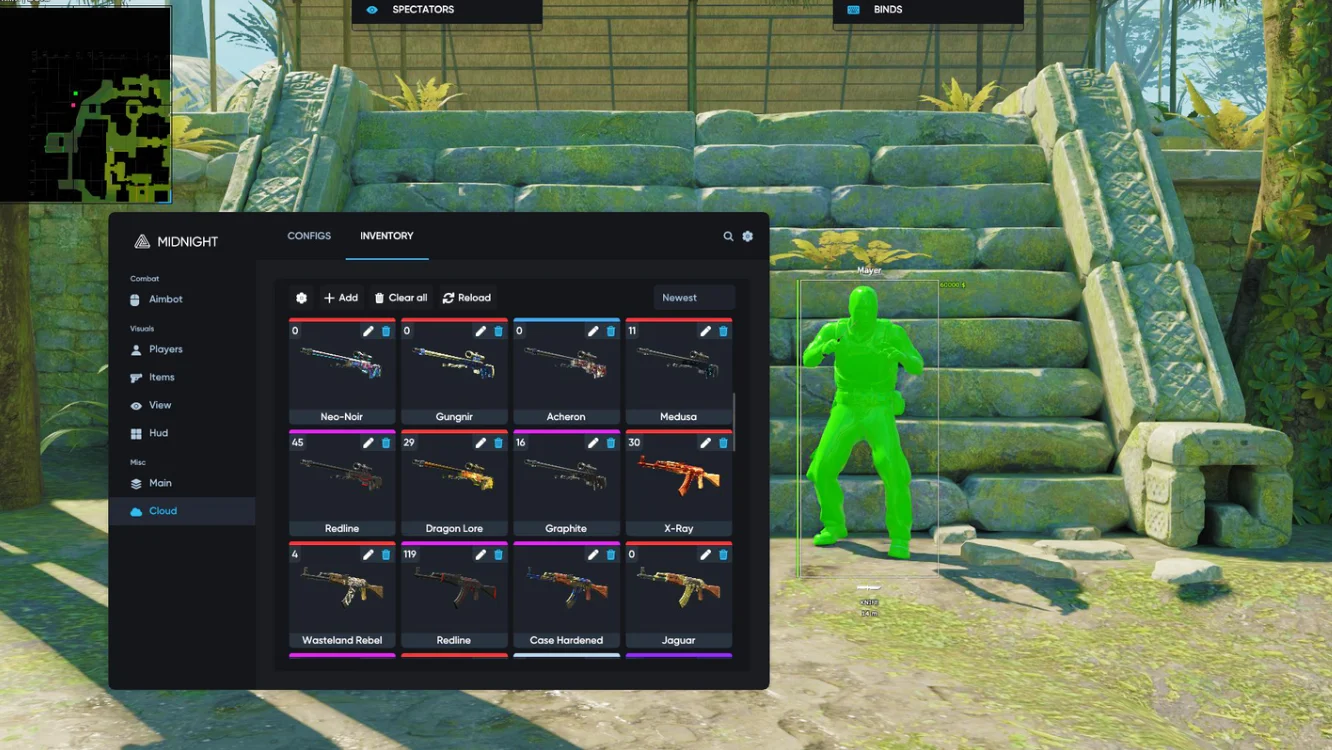The width and height of the screenshot is (1332, 750).
Task: Clear all inventory items
Action: [x=400, y=298]
